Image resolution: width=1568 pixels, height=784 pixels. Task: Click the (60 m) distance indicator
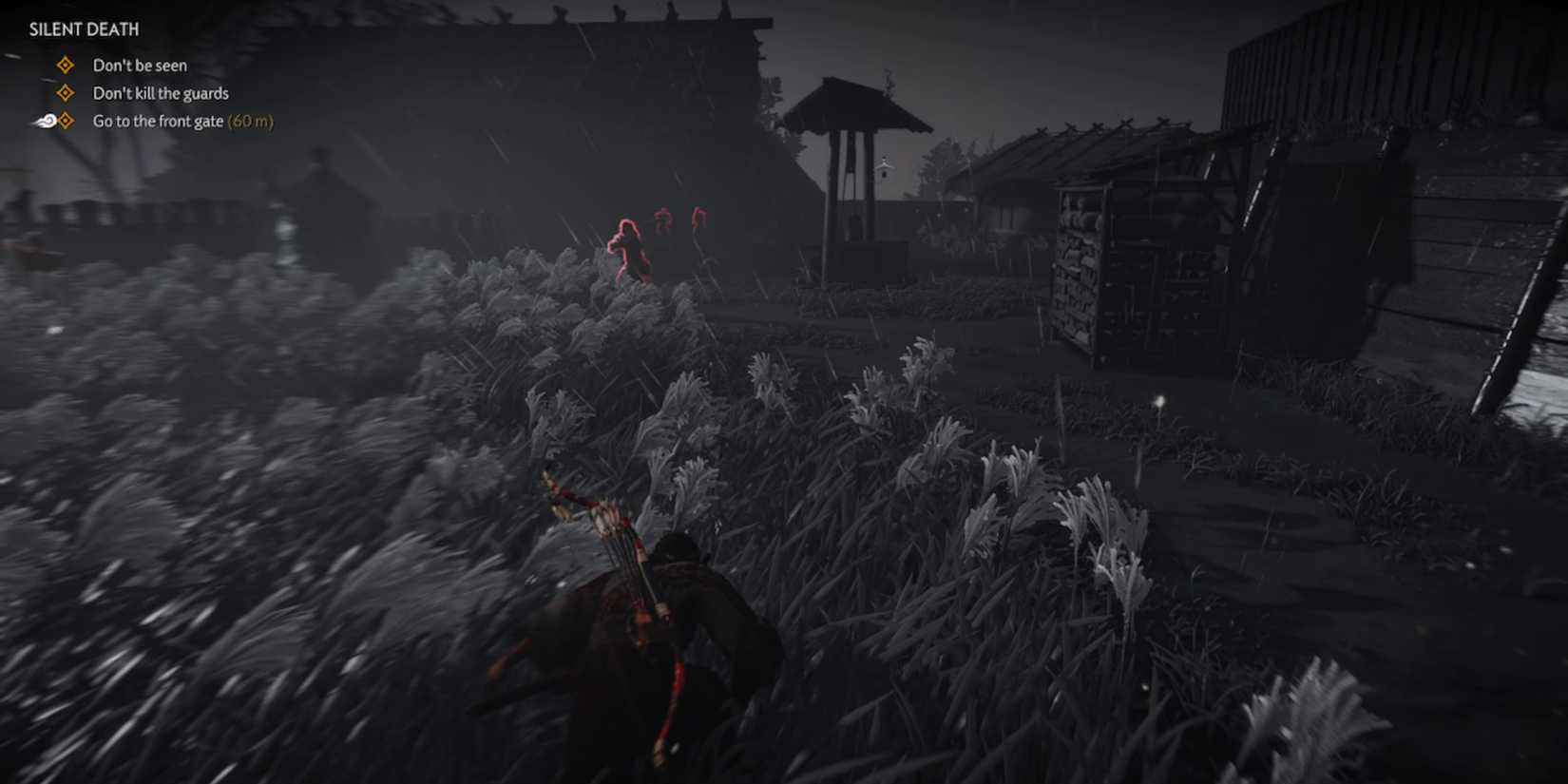point(251,121)
